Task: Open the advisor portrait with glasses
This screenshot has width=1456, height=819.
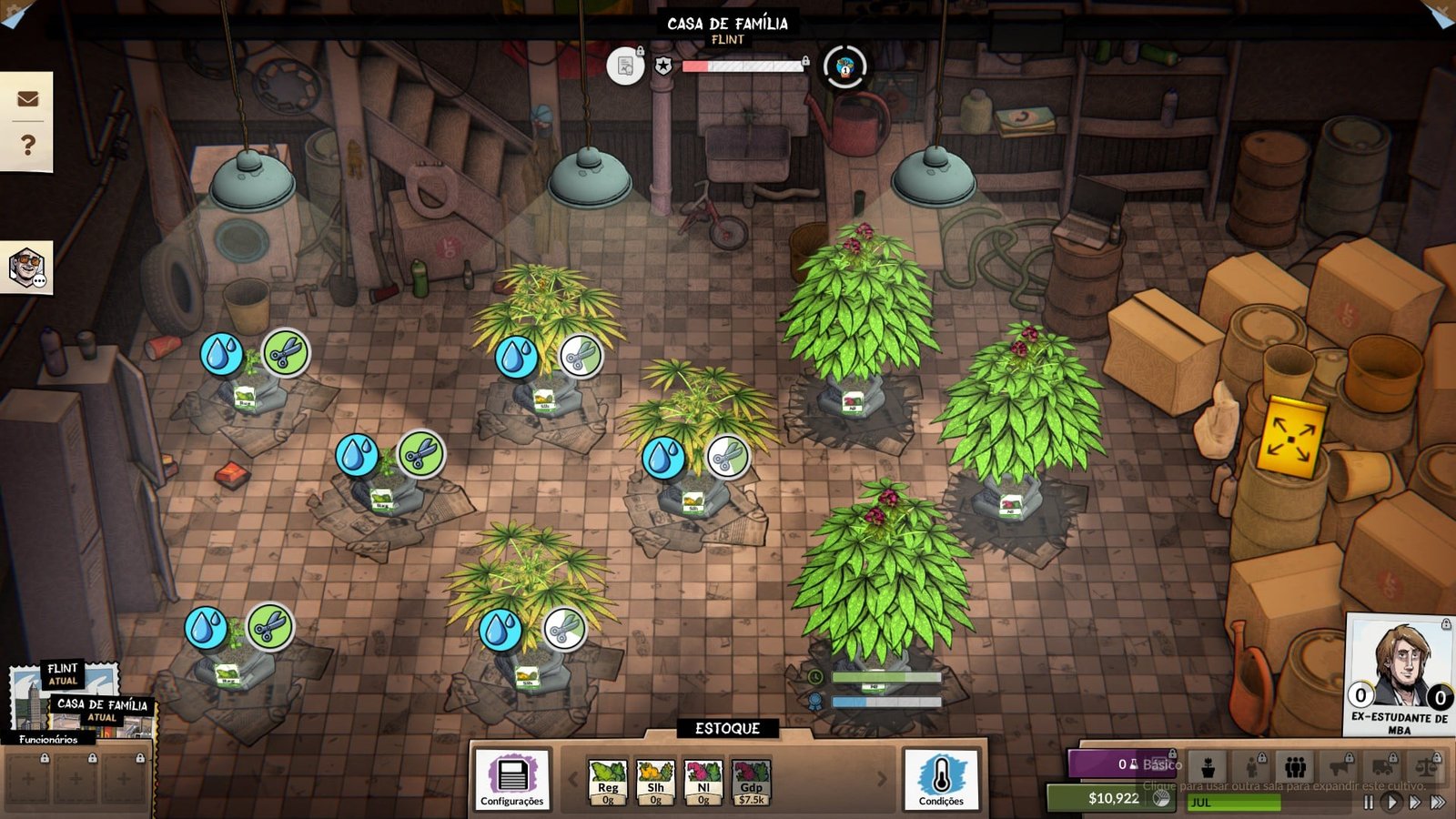Action: 26,268
